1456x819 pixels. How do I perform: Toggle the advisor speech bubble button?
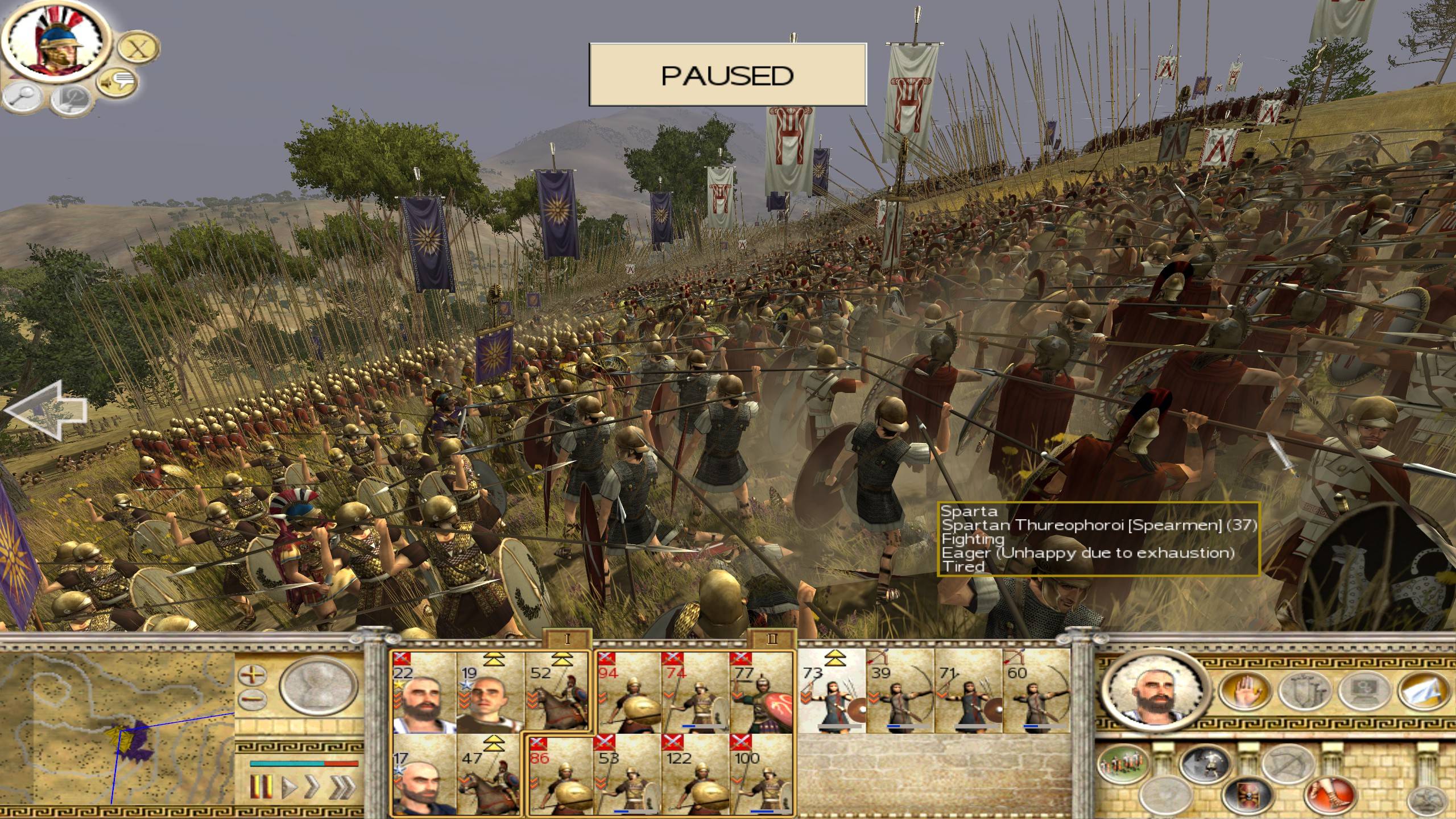[x=117, y=83]
